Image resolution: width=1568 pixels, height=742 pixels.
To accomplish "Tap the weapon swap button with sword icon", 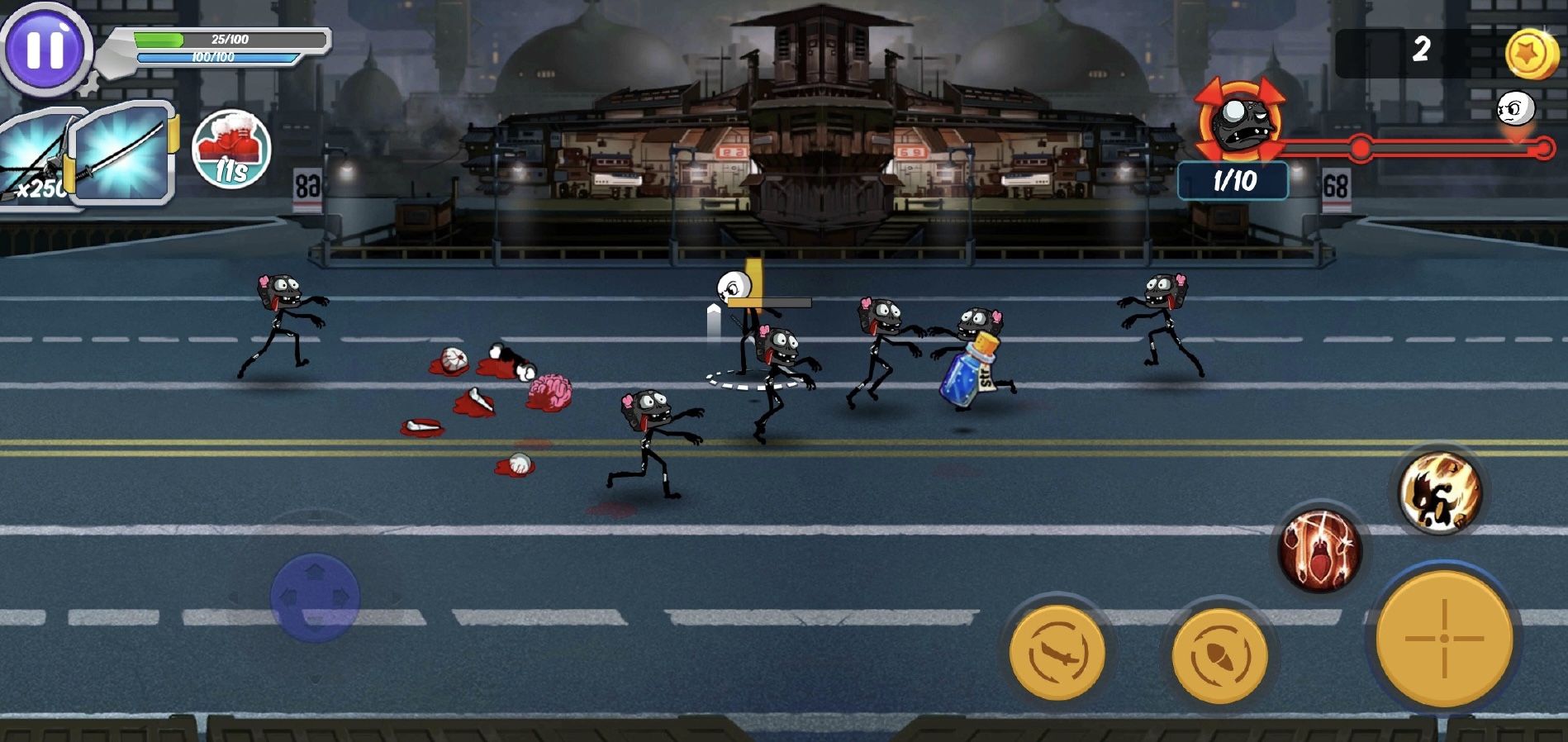I will (x=1057, y=653).
